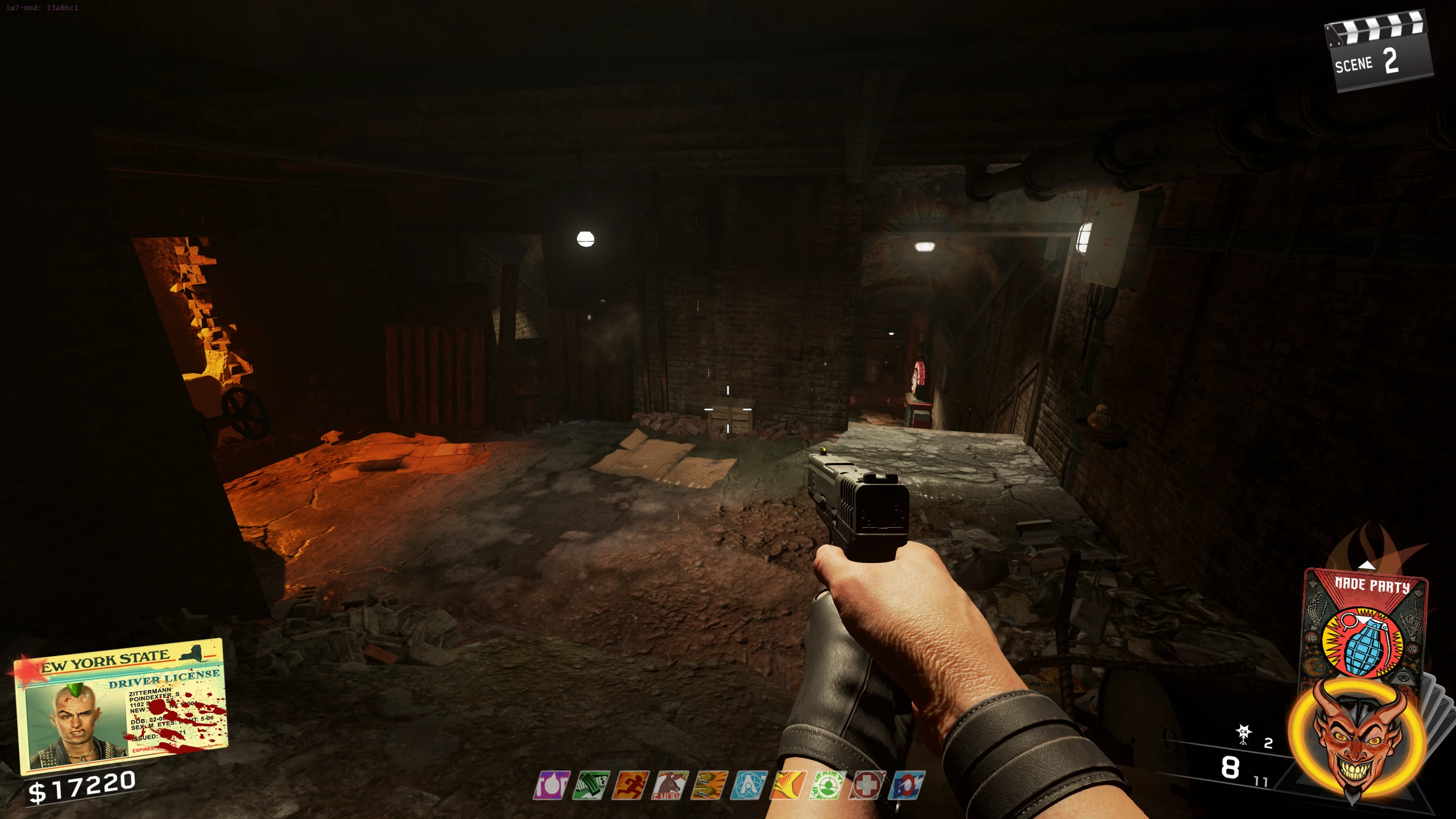1456x819 pixels.
Task: Select the Bombstoppers perk icon
Action: click(x=551, y=785)
